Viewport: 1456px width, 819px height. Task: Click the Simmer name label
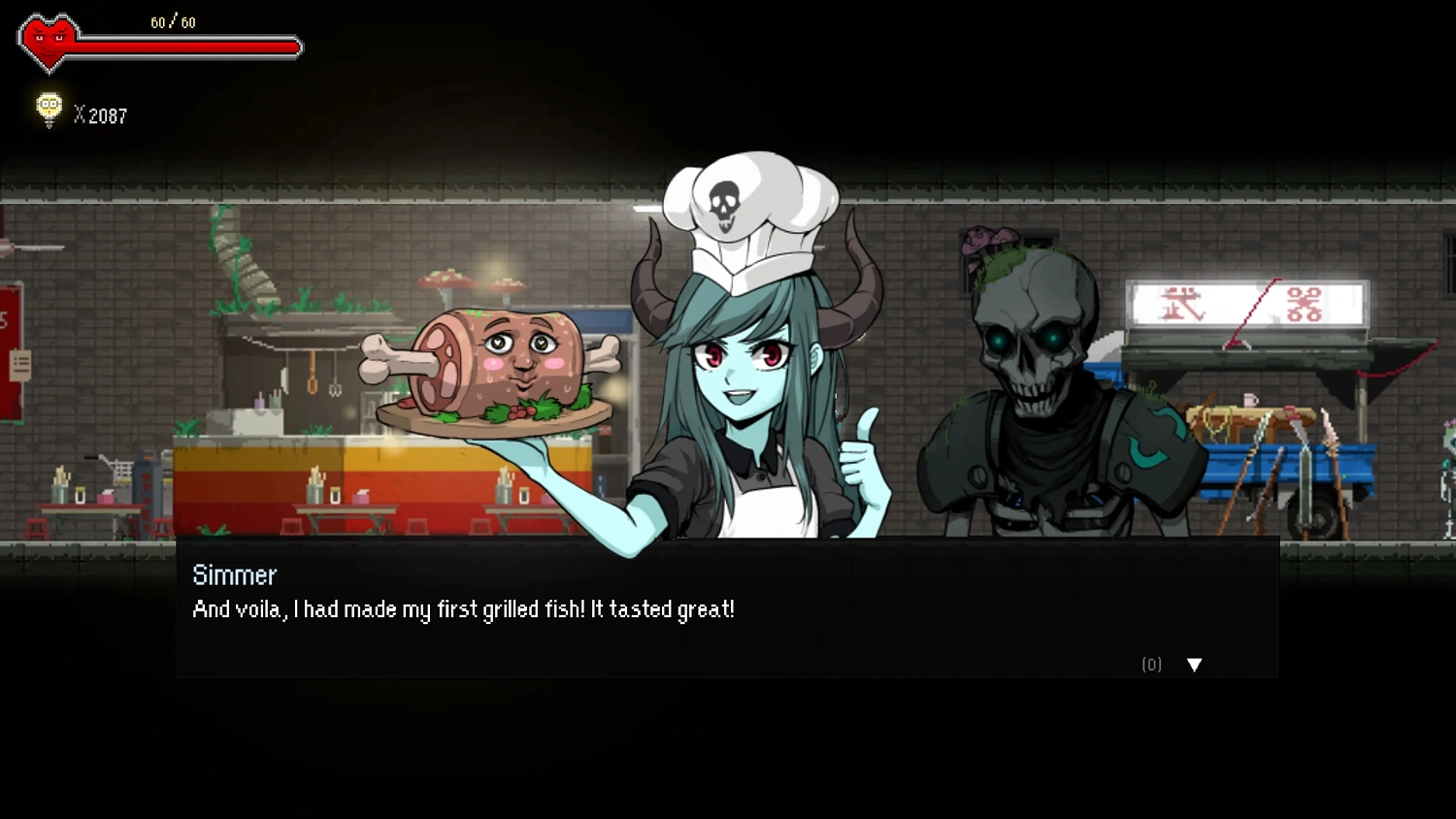pyautogui.click(x=233, y=574)
